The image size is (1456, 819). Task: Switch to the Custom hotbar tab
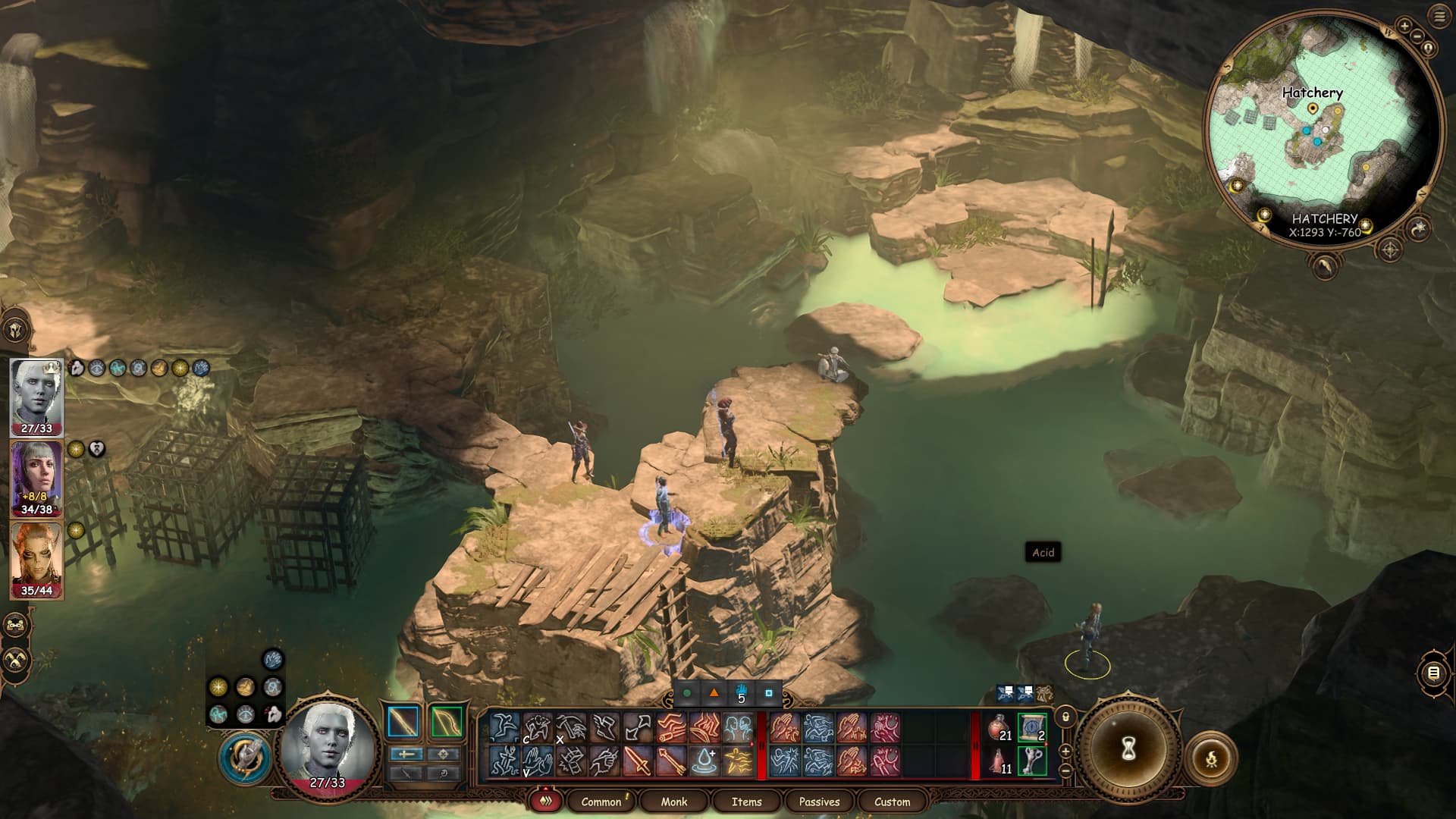pyautogui.click(x=892, y=802)
